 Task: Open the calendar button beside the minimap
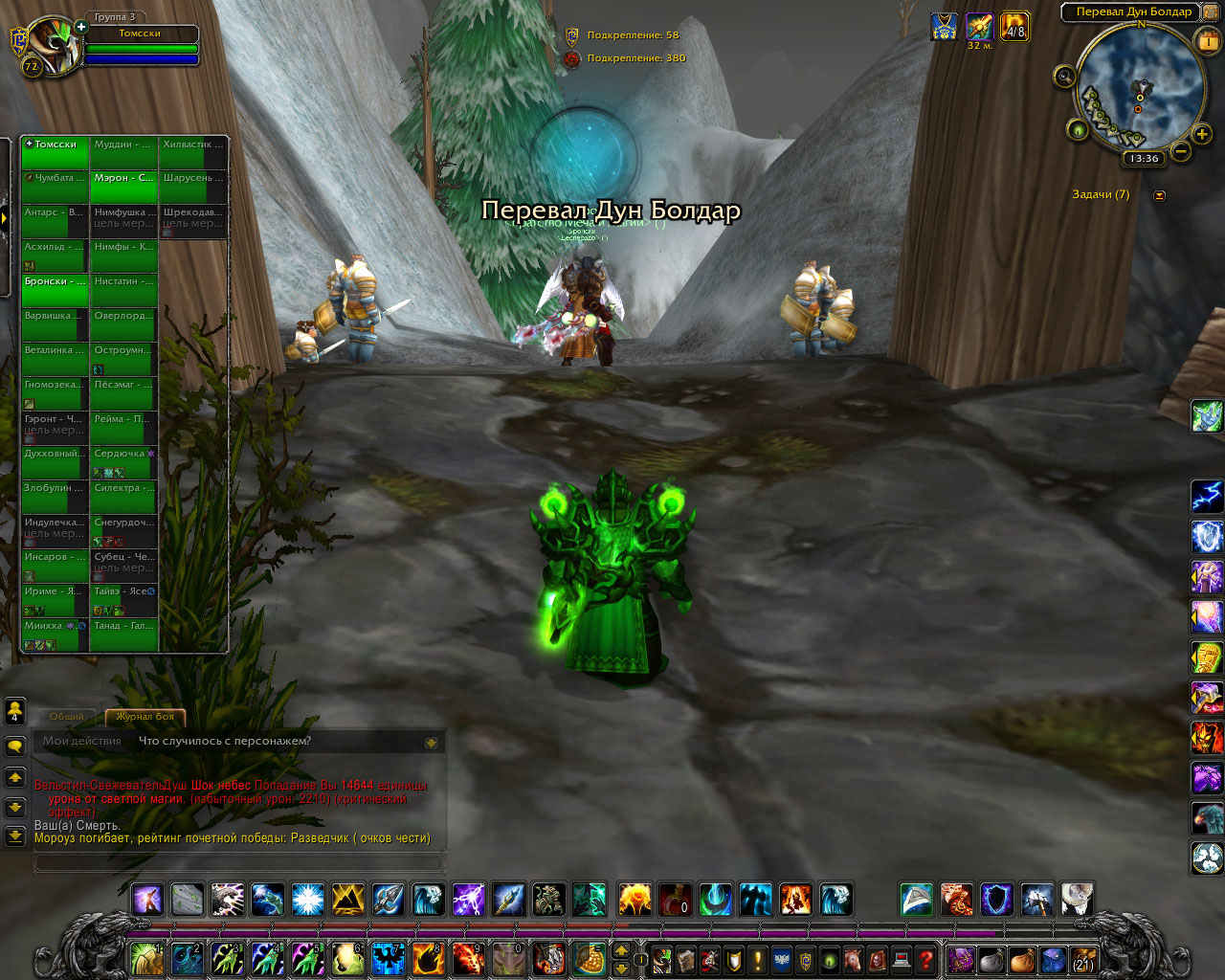click(x=1208, y=41)
